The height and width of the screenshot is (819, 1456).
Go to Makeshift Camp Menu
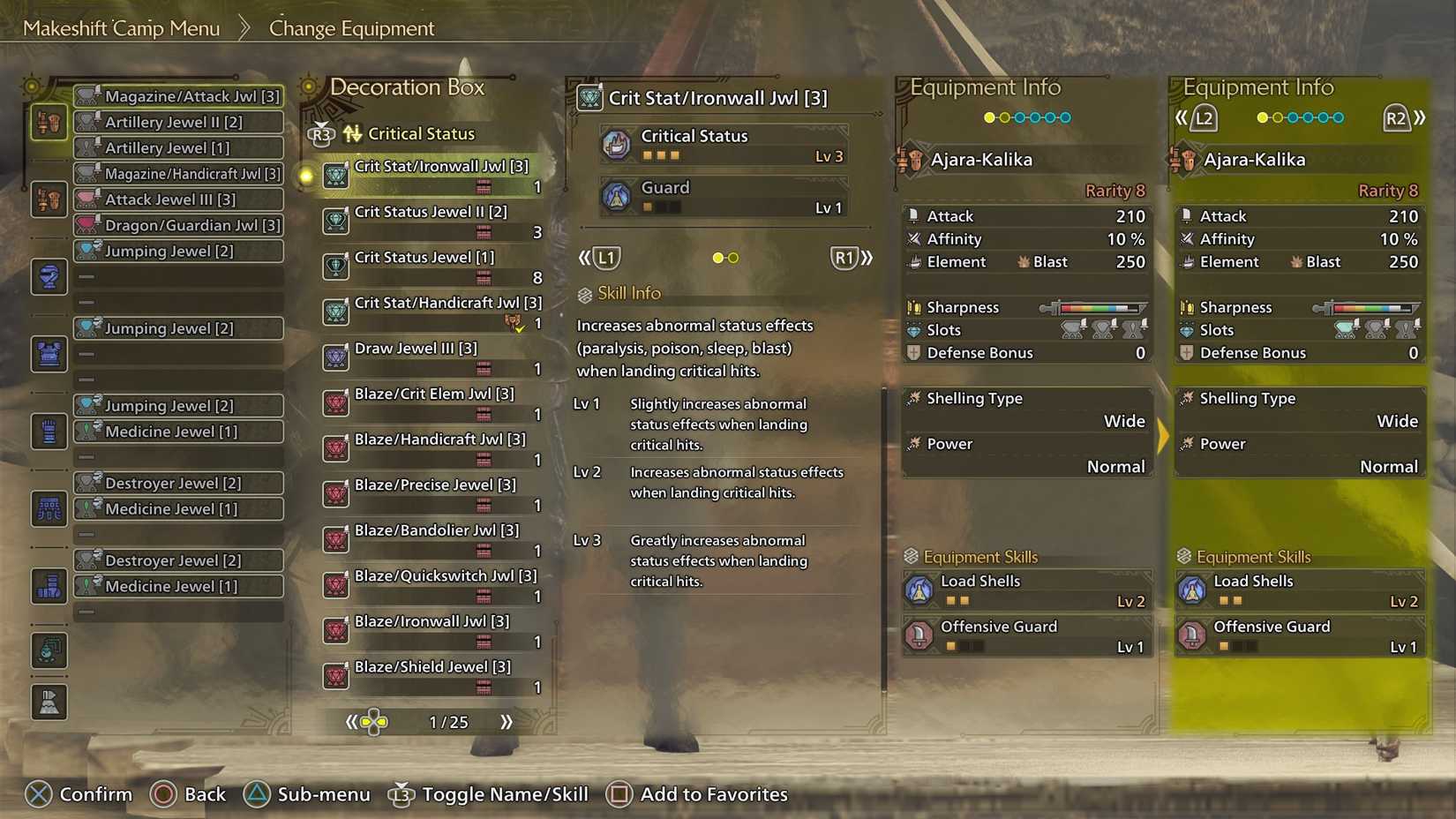[x=124, y=27]
